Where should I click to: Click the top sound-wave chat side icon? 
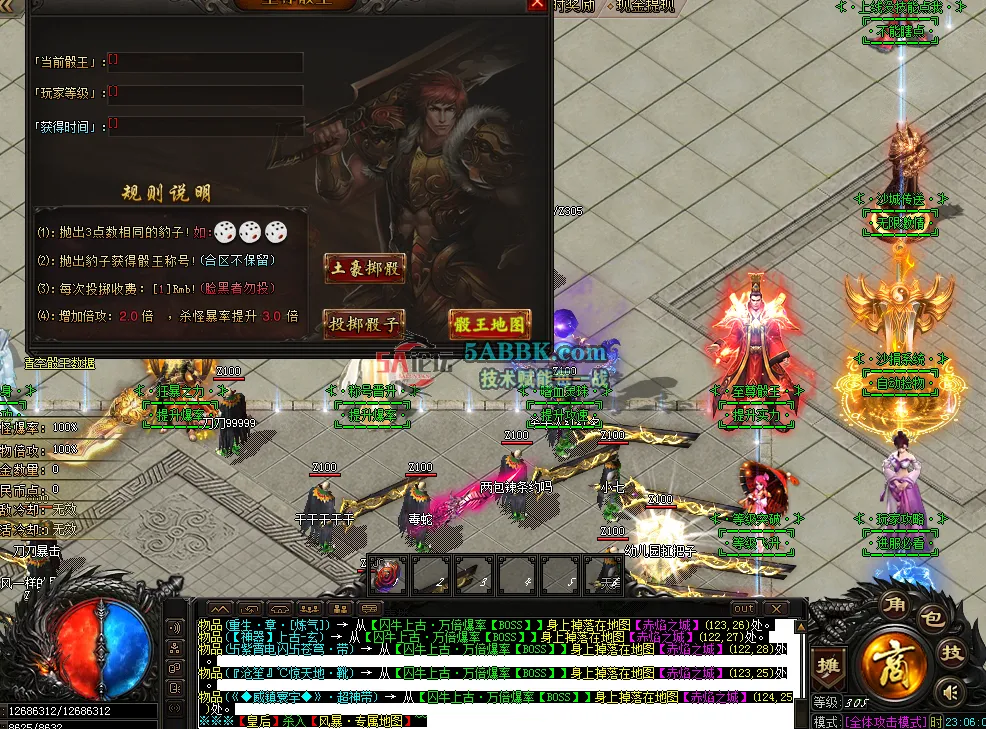click(x=175, y=627)
